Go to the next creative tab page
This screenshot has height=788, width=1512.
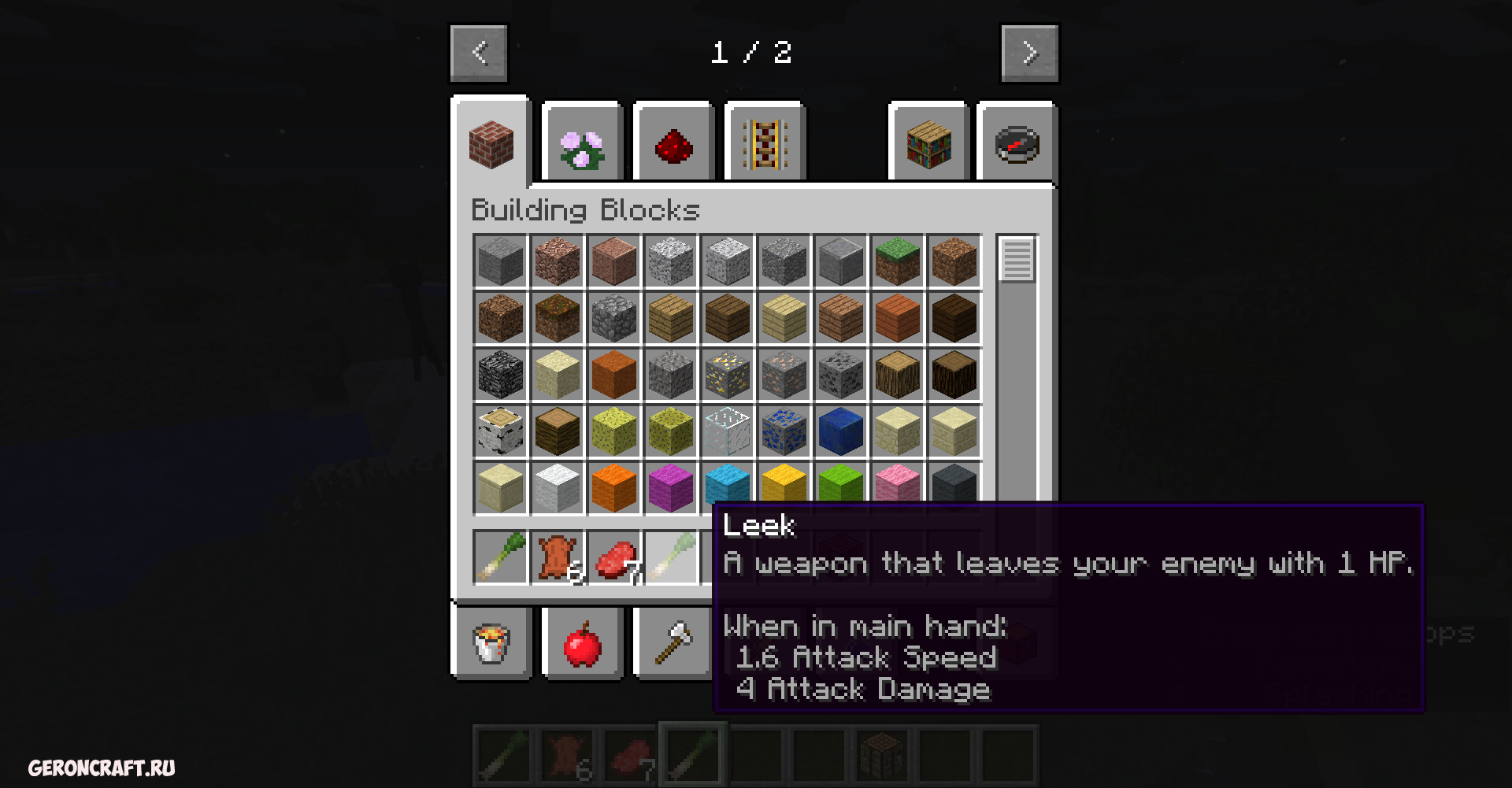point(1029,54)
